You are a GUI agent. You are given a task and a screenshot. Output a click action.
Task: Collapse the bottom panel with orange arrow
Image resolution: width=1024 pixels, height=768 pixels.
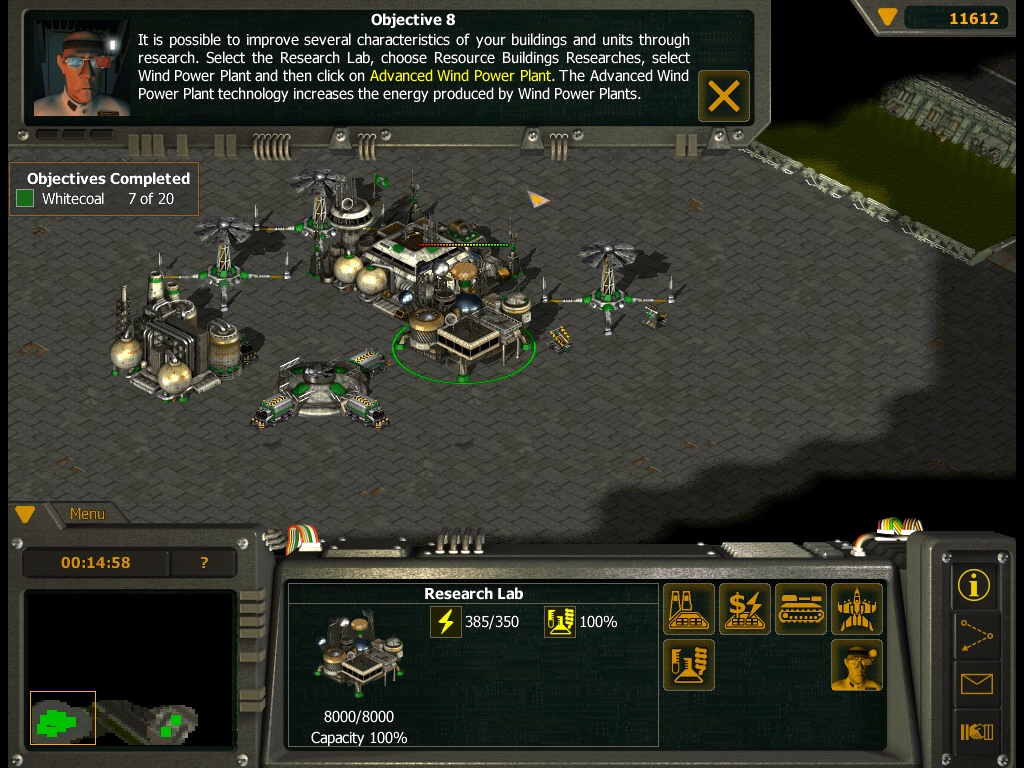pos(25,514)
